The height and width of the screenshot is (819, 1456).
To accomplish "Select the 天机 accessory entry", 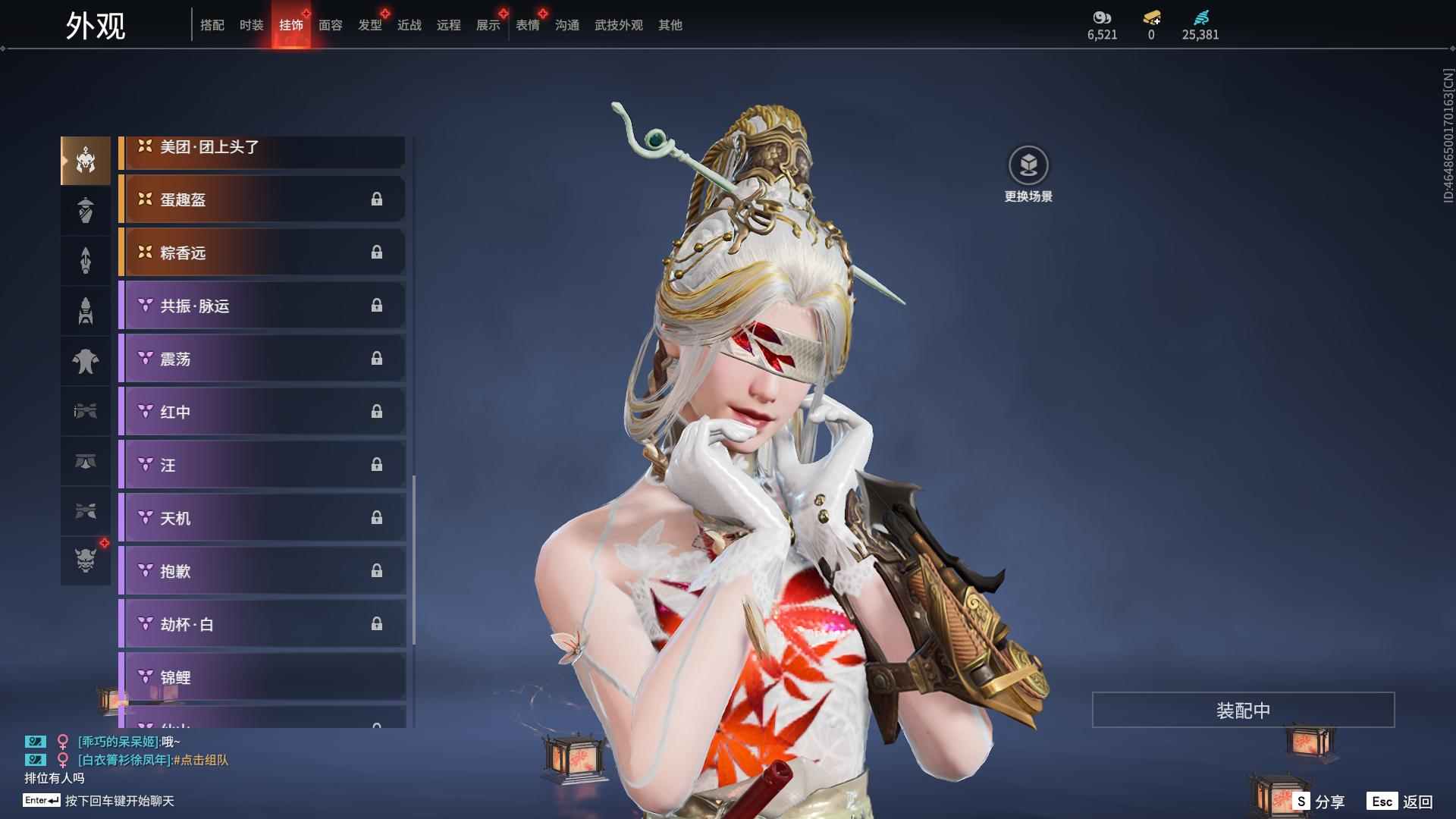I will click(262, 518).
